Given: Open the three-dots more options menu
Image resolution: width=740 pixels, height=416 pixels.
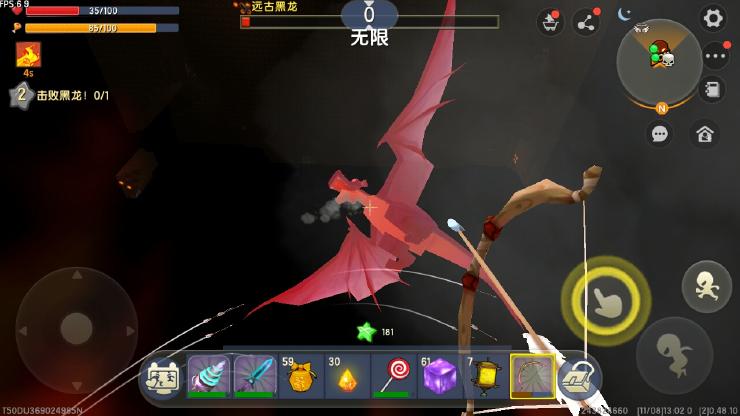Looking at the screenshot, I should 713,57.
